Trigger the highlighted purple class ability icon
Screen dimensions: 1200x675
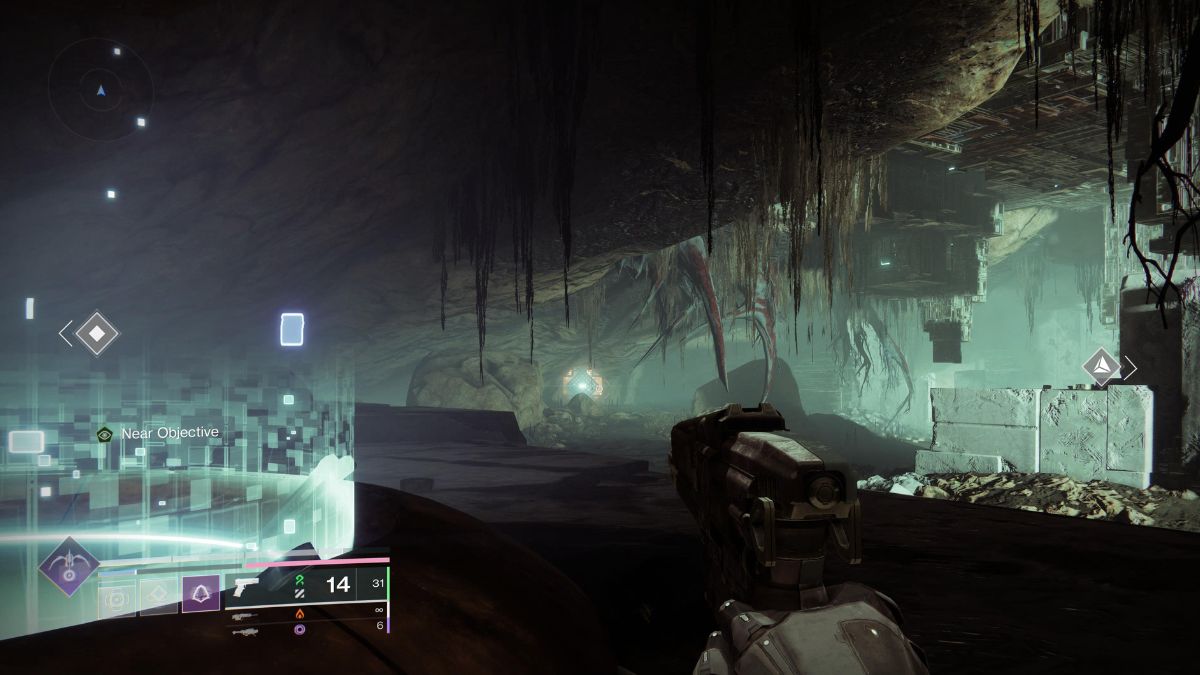point(200,595)
